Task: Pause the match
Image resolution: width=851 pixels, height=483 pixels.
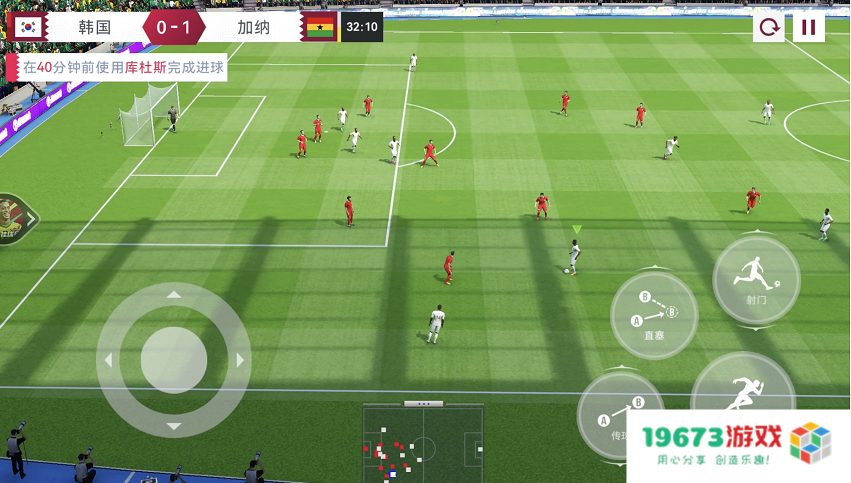Action: pyautogui.click(x=808, y=27)
